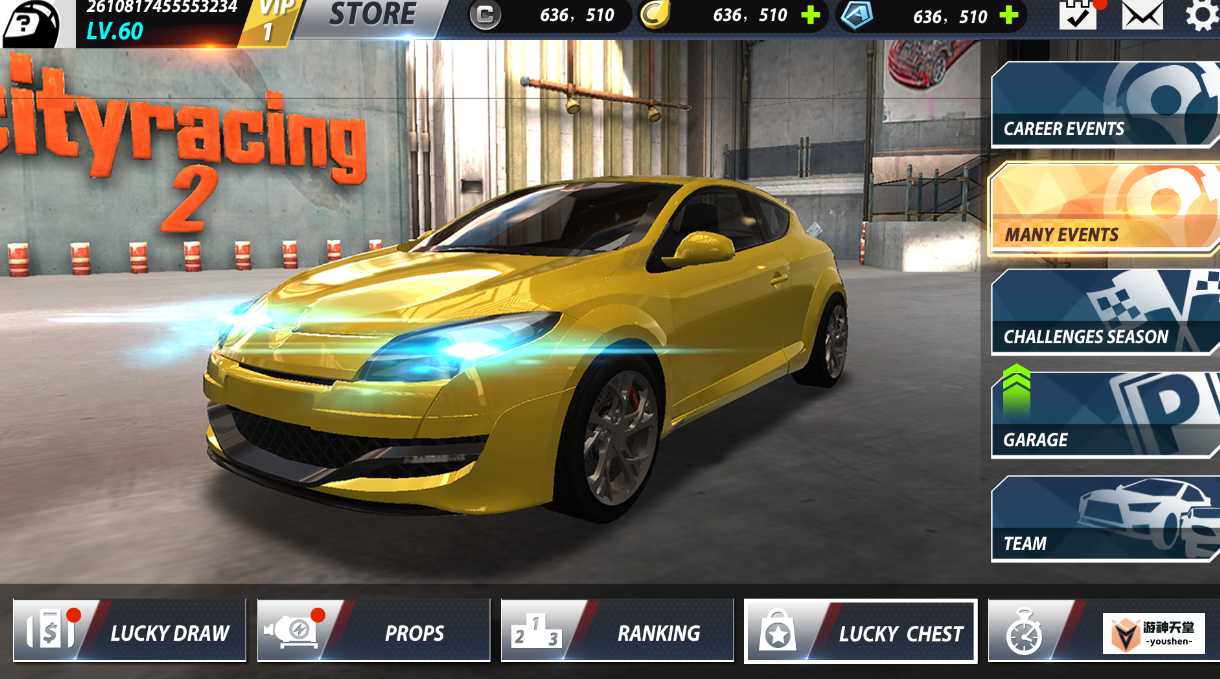Select the Many Events option
Image resolution: width=1220 pixels, height=679 pixels.
(1104, 210)
